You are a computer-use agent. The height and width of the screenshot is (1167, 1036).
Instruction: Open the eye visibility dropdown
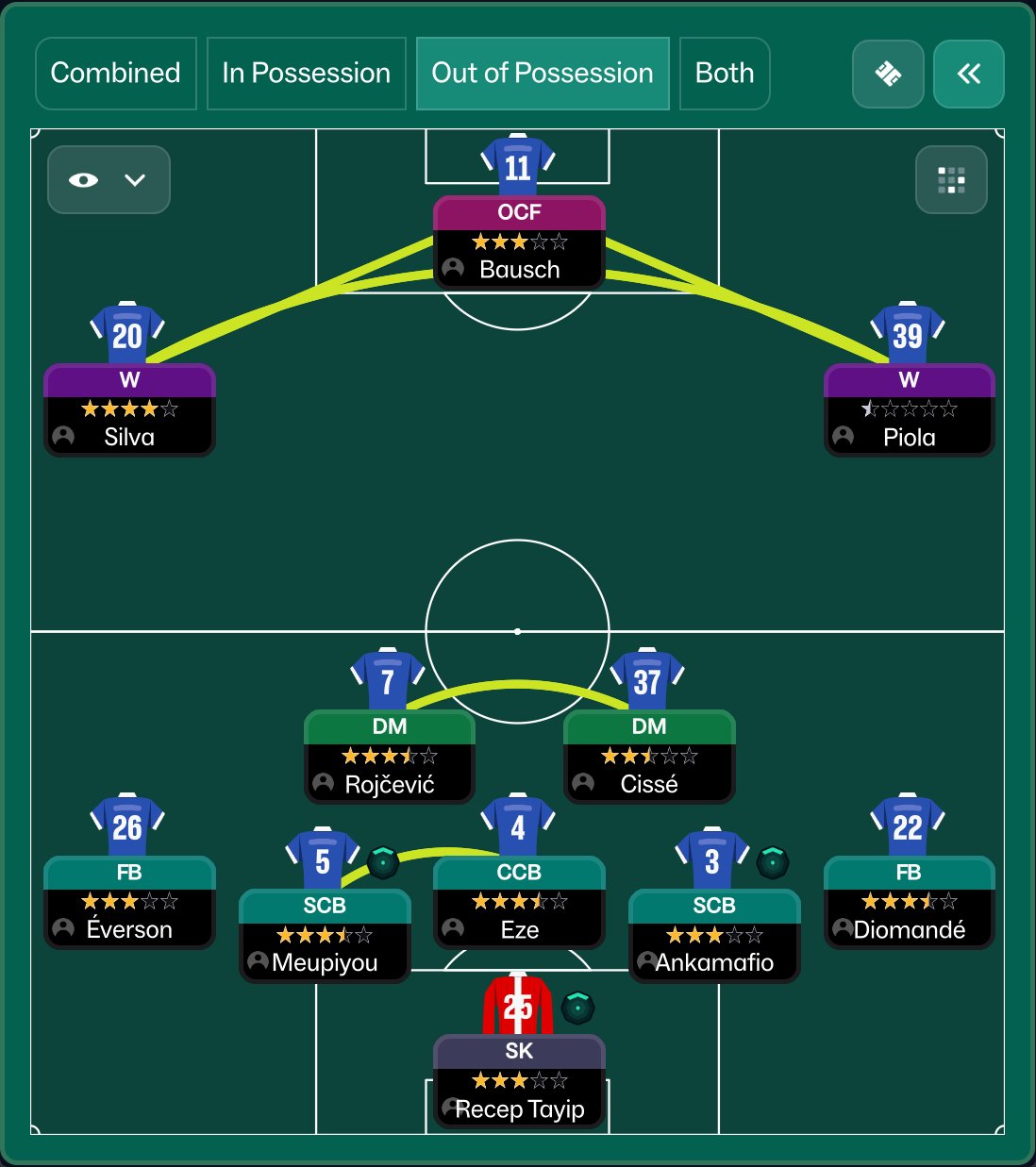109,179
